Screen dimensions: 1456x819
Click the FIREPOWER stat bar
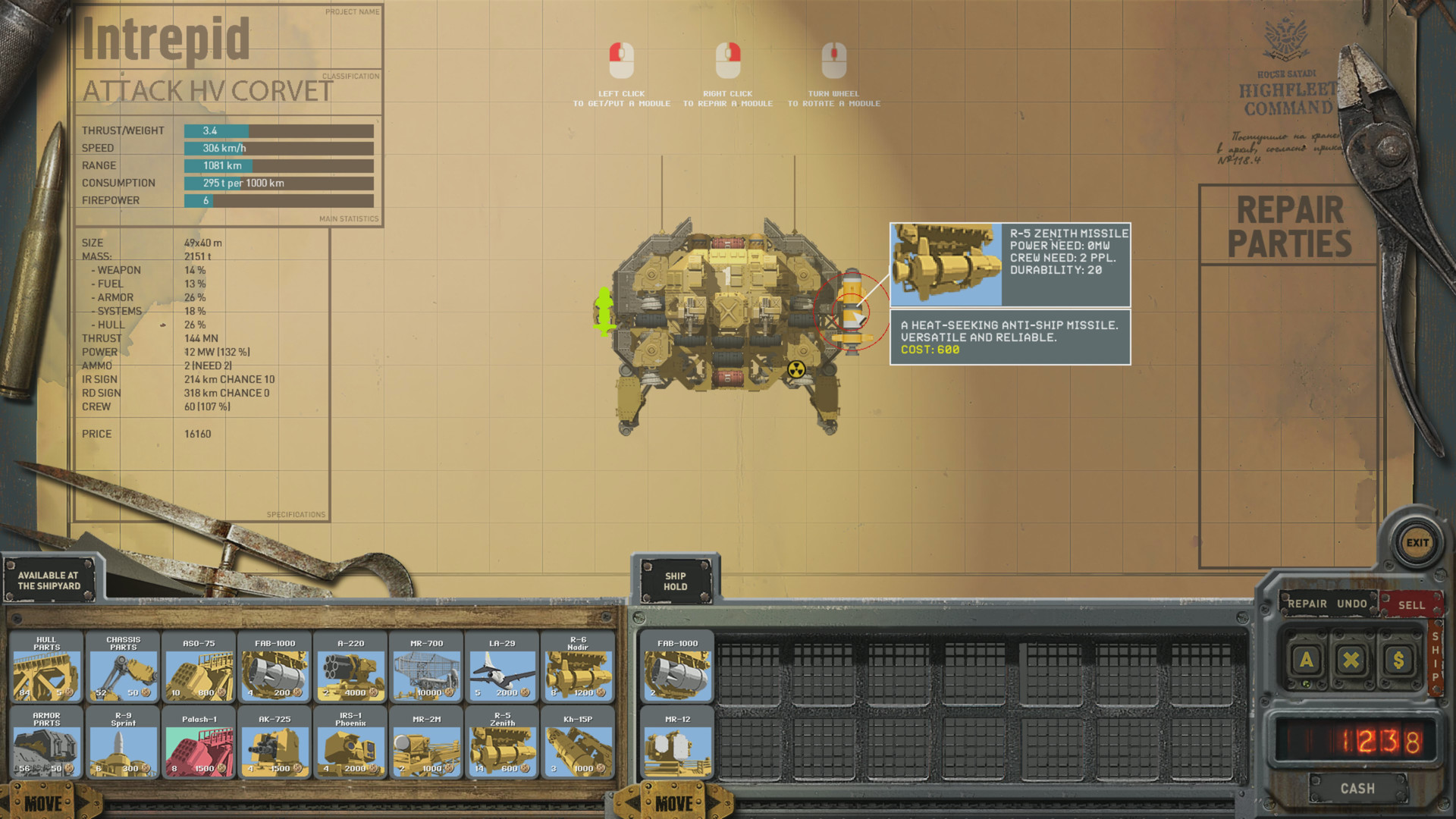(x=227, y=200)
